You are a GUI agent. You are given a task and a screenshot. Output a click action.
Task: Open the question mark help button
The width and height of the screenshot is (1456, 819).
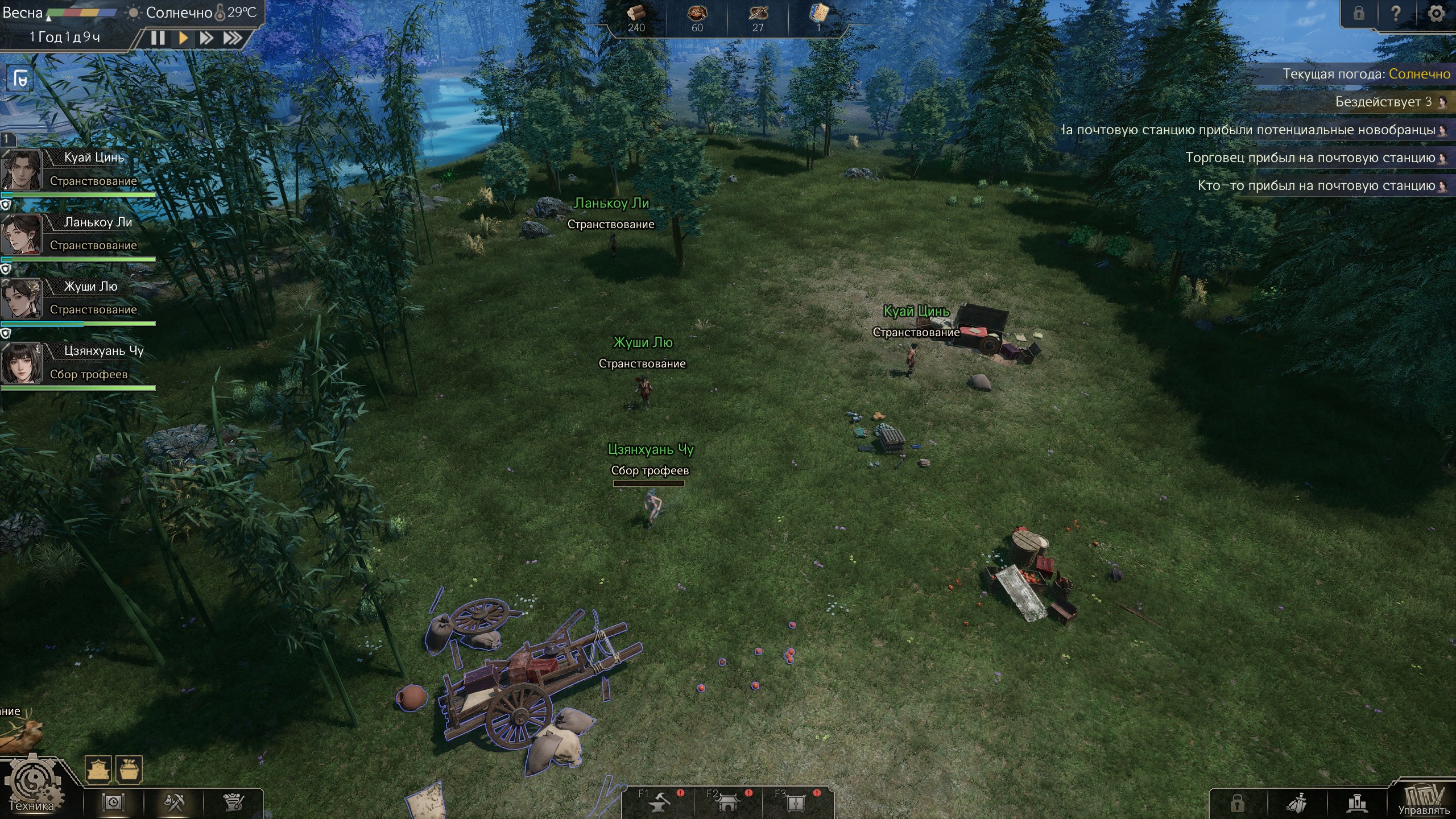(x=1396, y=14)
